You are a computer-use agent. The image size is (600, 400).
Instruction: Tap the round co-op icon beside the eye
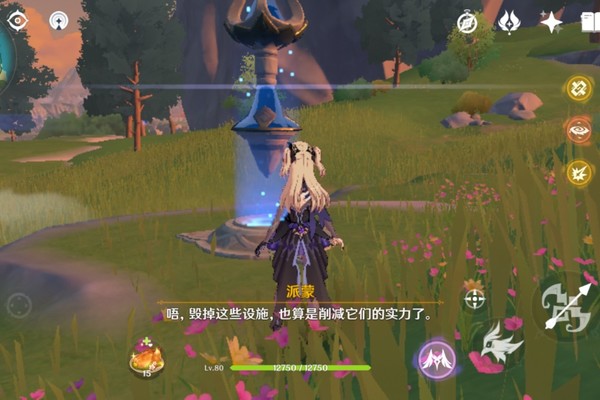pyautogui.click(x=60, y=20)
